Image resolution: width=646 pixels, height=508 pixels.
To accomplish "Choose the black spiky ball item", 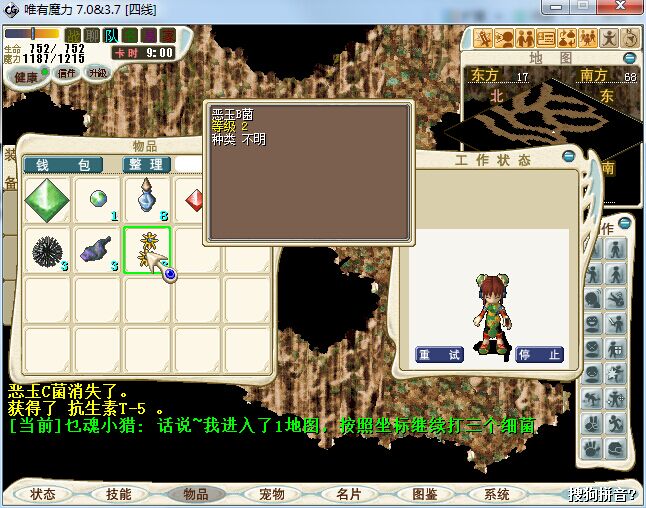I will (46, 249).
